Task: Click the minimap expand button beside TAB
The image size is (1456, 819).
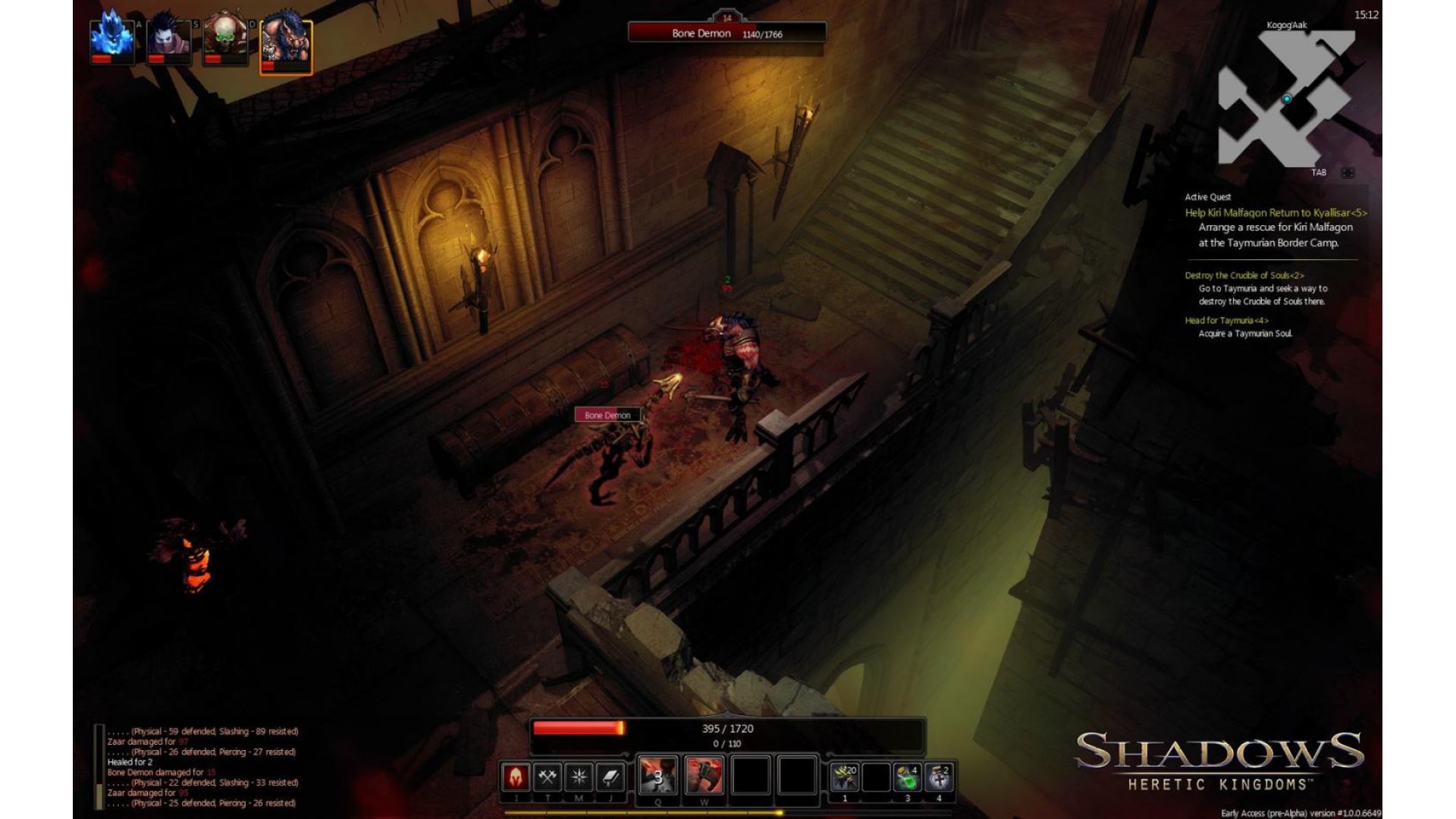Action: click(x=1348, y=173)
